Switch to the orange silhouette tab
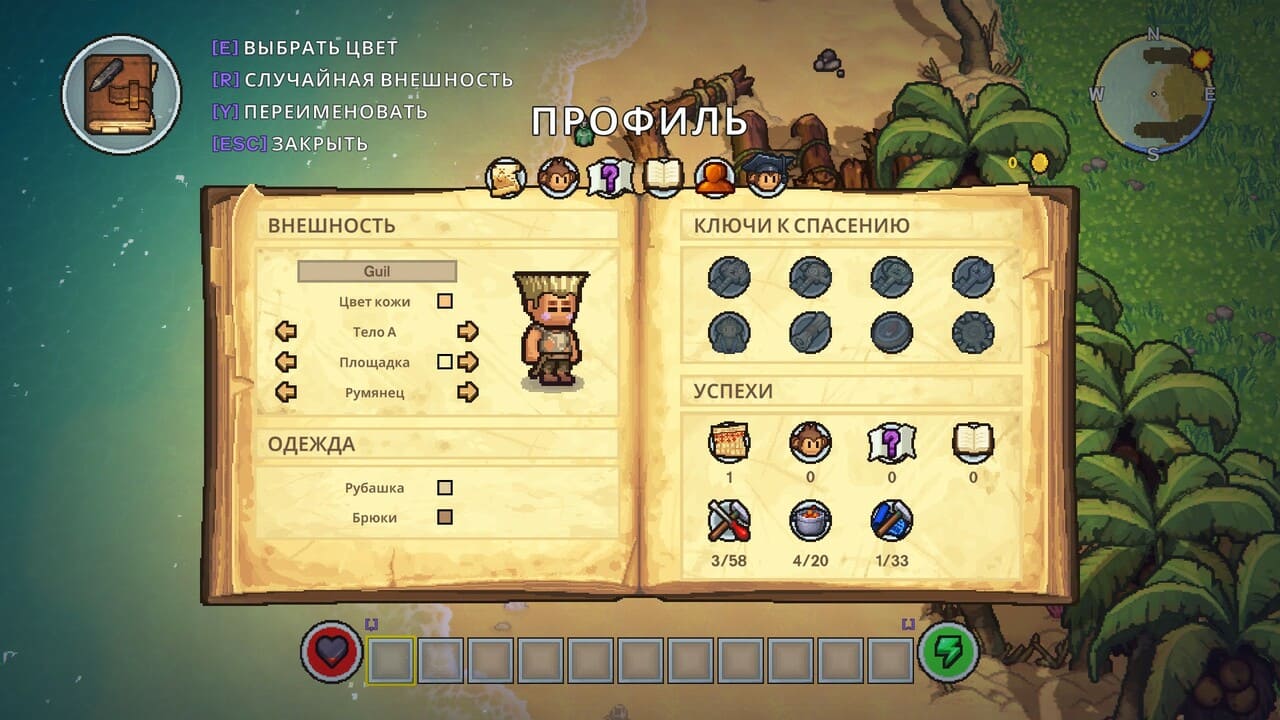Screen dimensions: 1280x720 [x=714, y=178]
